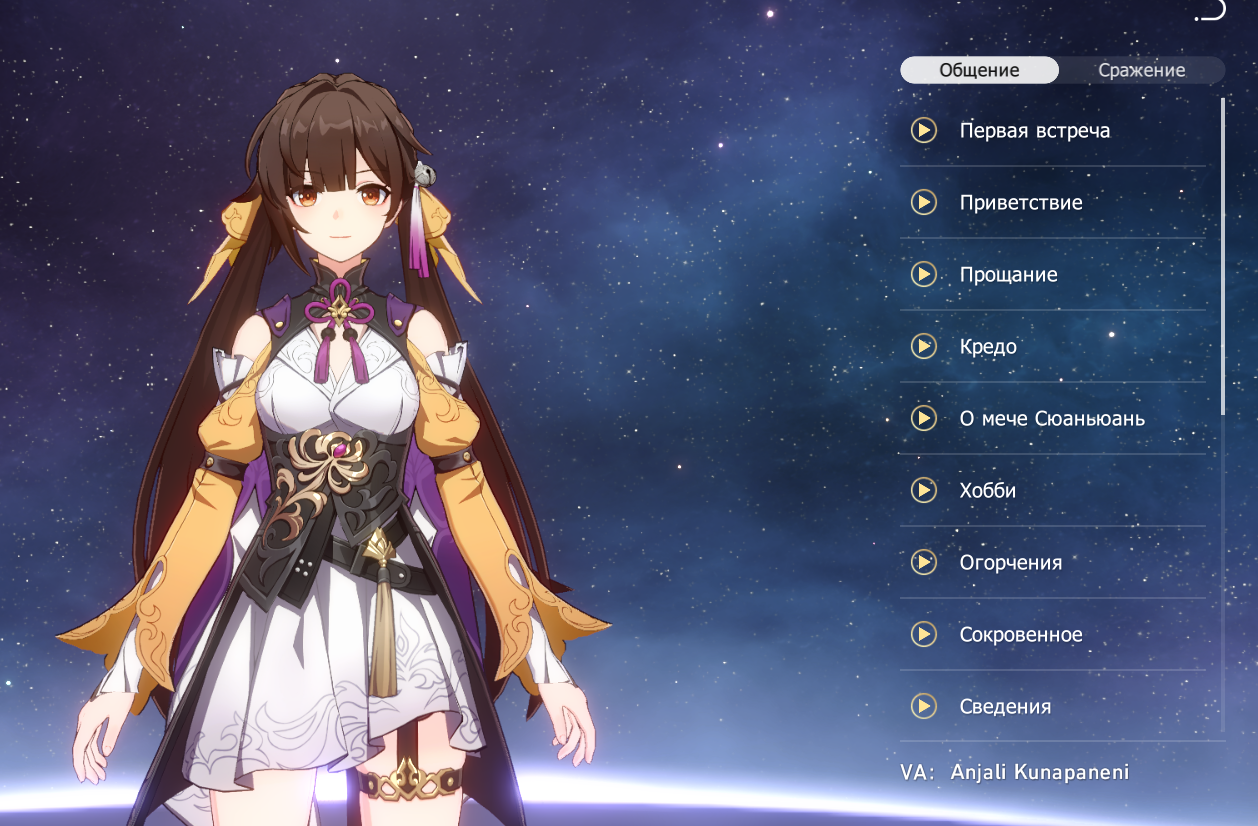Screen dimensions: 1258x826
Task: Play the Первая встреча voice line
Action: [923, 131]
